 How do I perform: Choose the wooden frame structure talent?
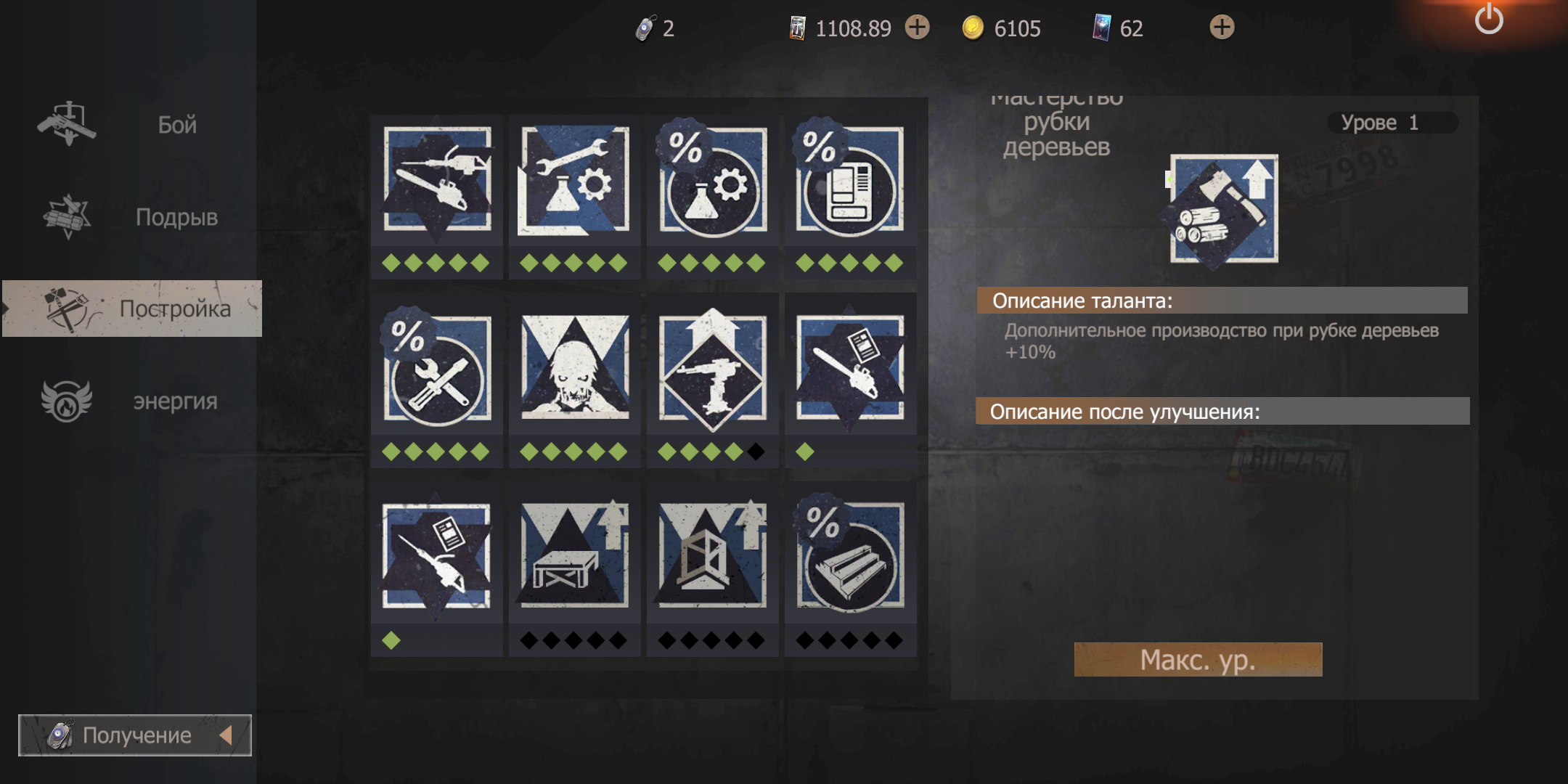click(712, 557)
